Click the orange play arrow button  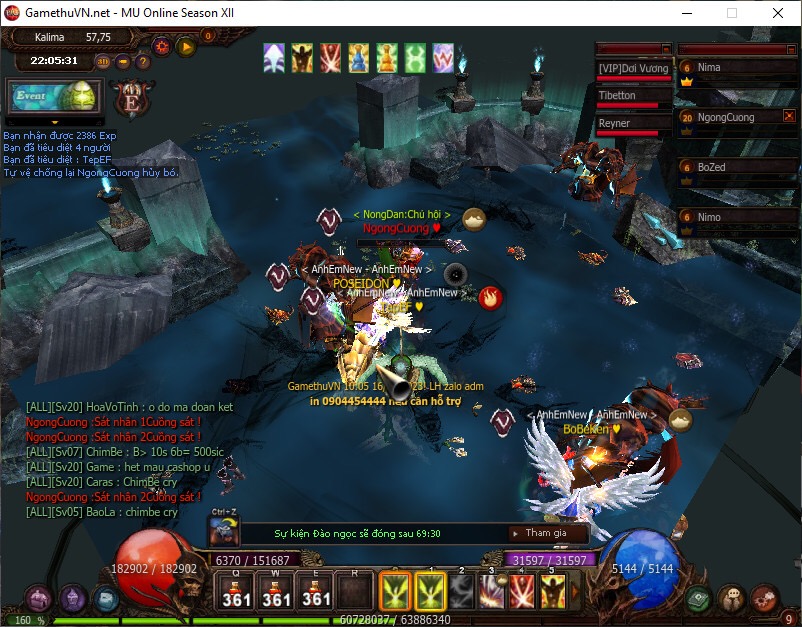[185, 46]
